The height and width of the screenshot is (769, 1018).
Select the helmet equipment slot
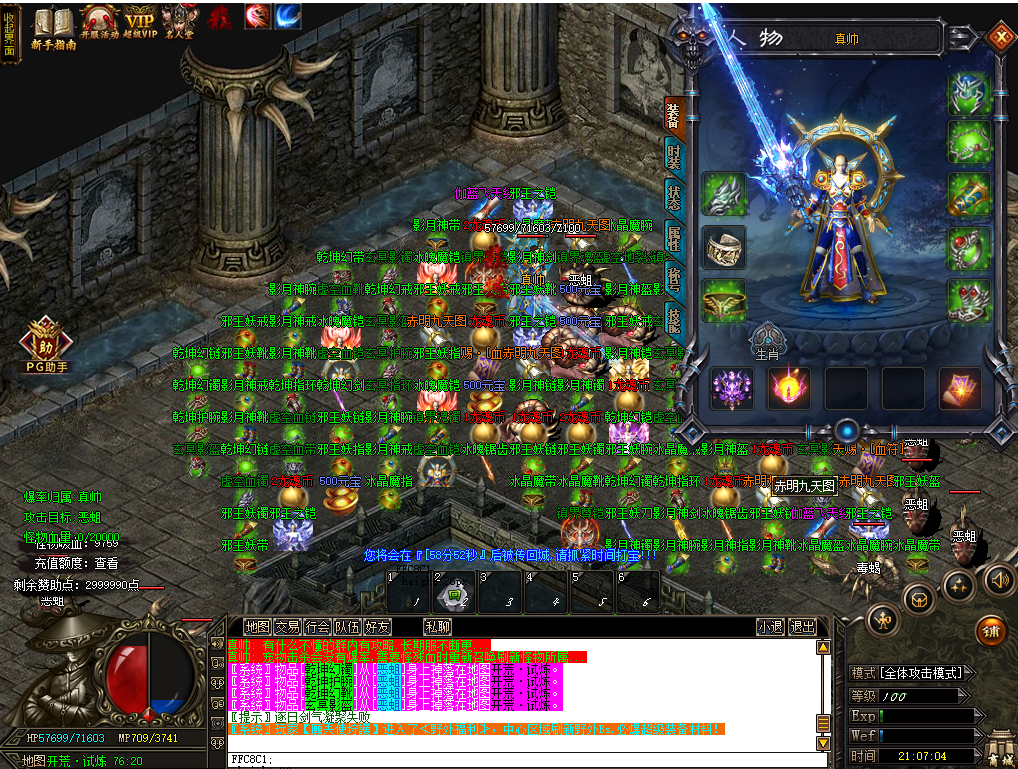[969, 92]
